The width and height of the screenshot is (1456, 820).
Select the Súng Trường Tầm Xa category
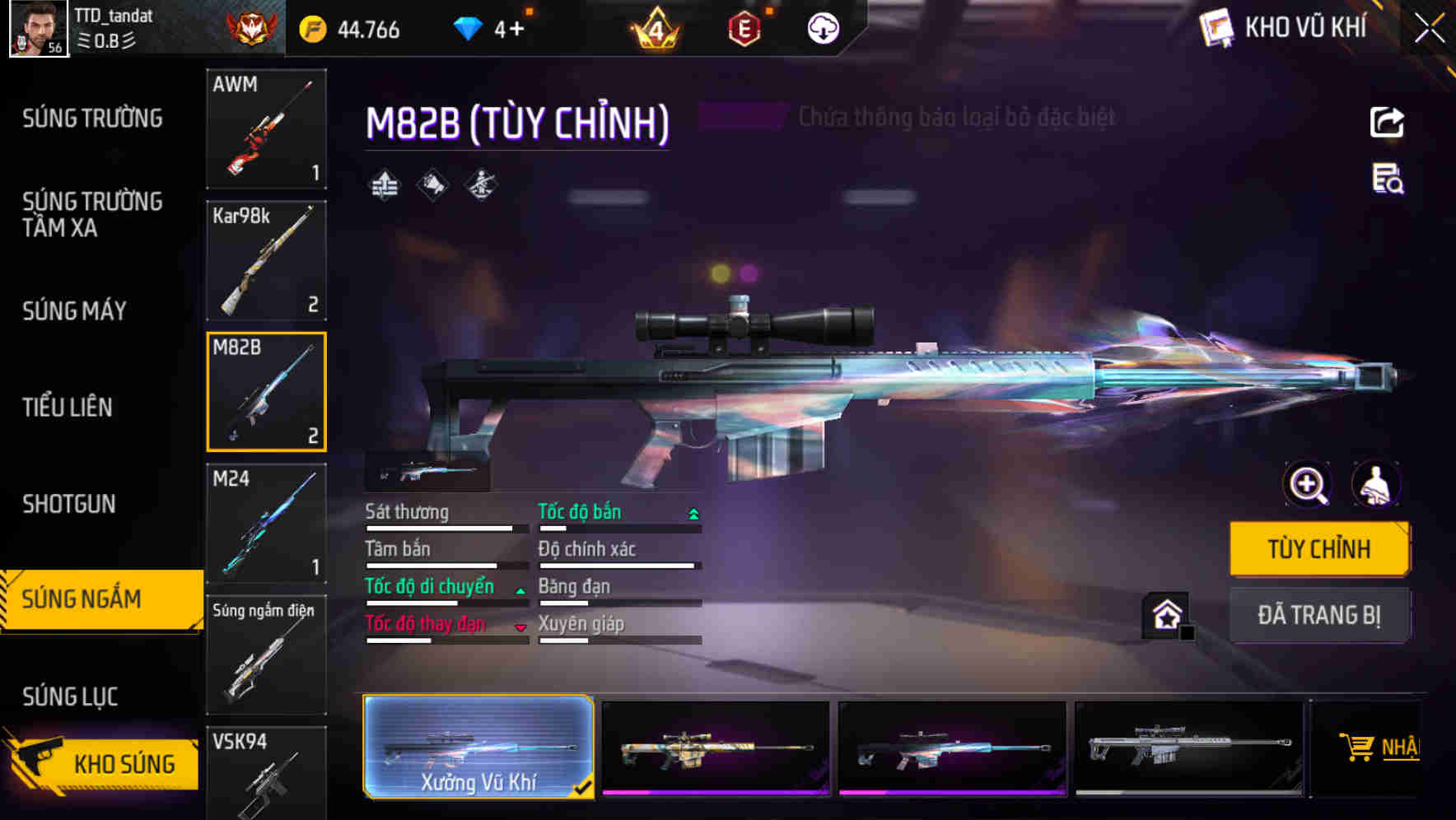[x=92, y=215]
